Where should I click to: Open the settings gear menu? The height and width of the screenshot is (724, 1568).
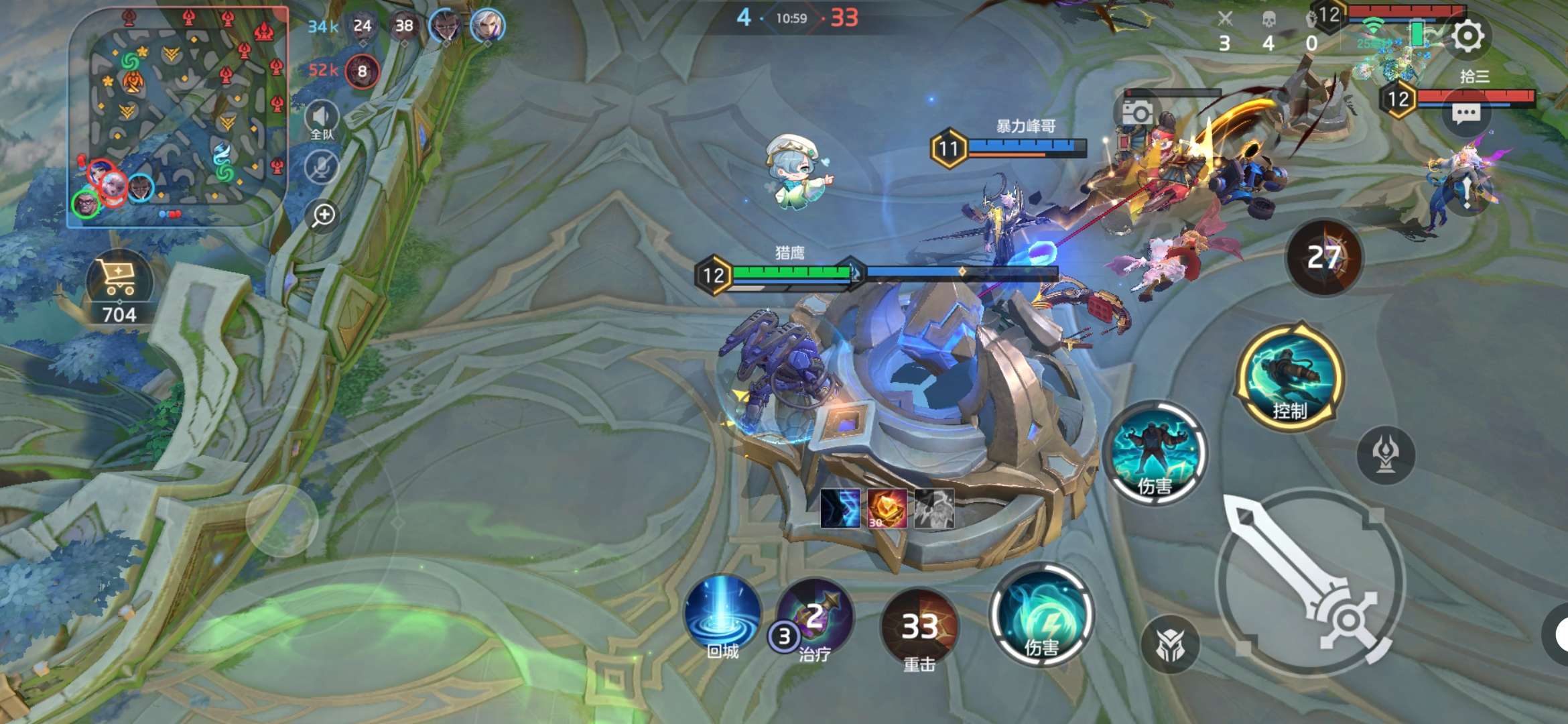click(x=1467, y=36)
